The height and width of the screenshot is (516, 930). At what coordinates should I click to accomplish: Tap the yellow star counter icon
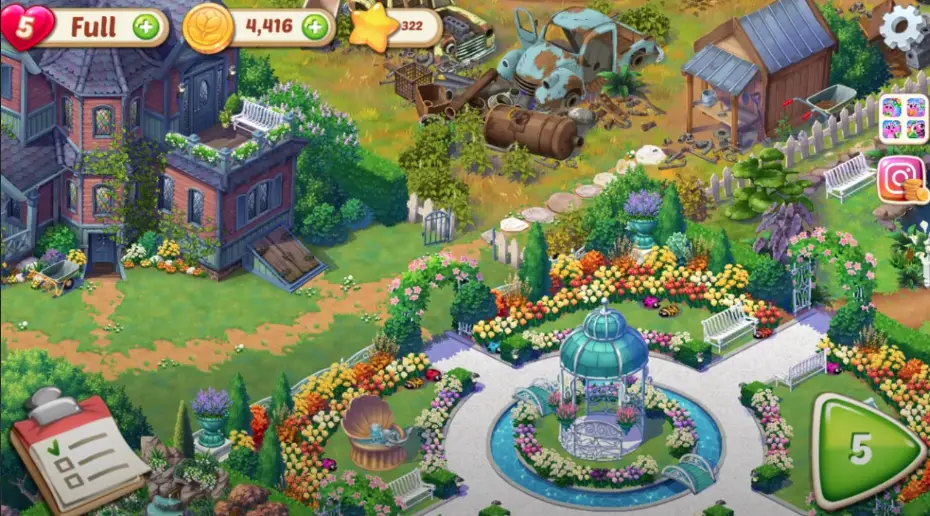(x=375, y=29)
